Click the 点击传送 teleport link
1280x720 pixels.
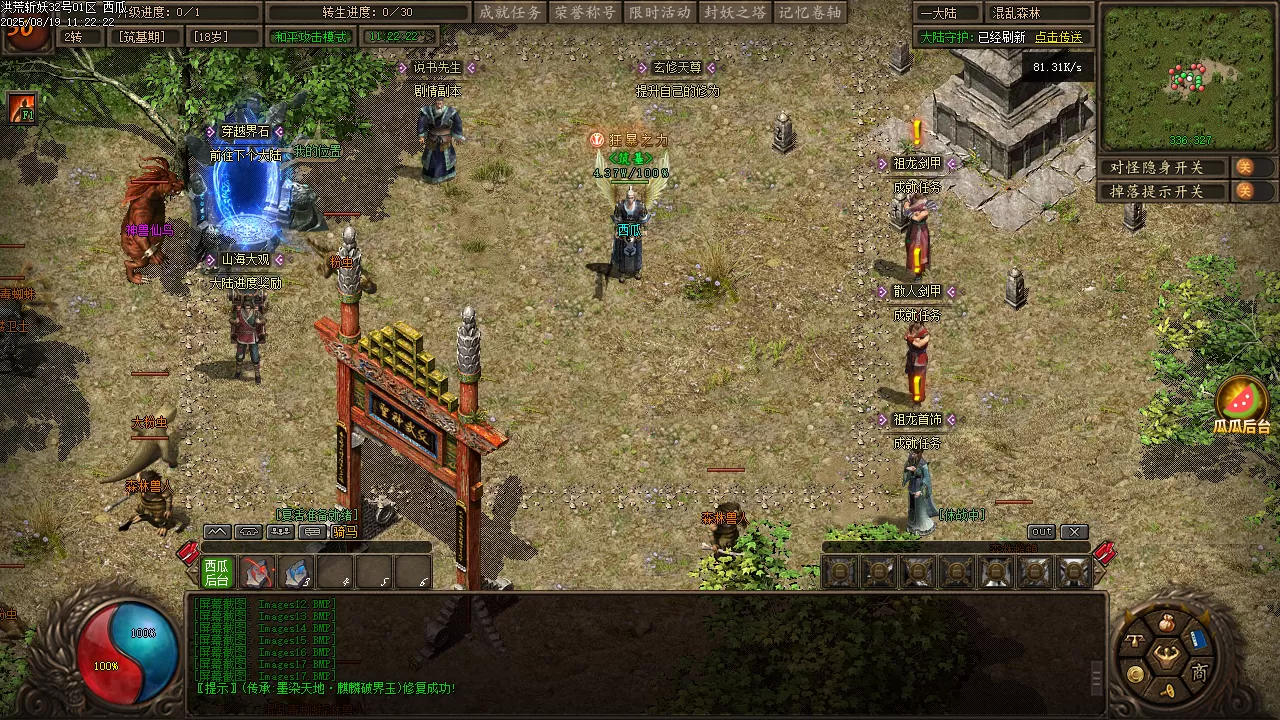(x=1058, y=37)
